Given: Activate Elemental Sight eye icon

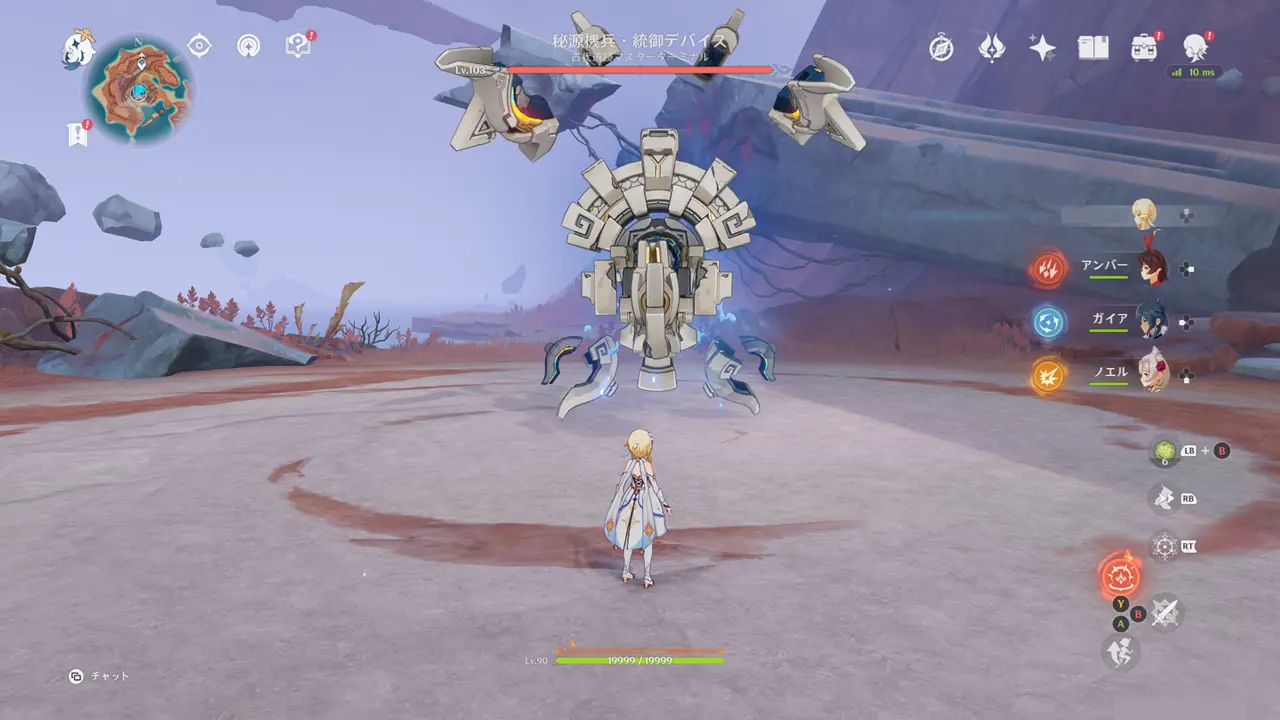Looking at the screenshot, I should 200,46.
